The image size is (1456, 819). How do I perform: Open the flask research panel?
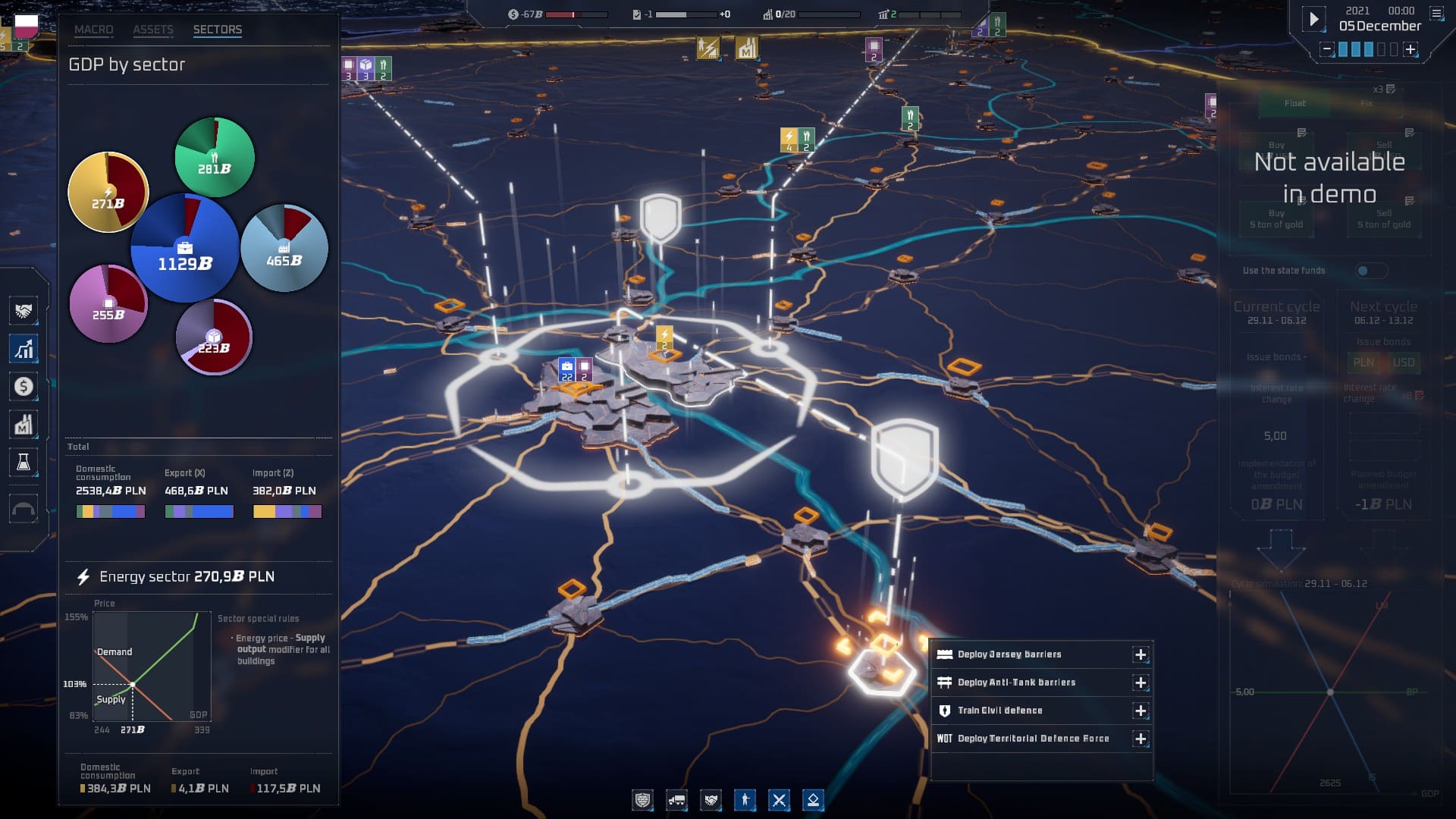24,463
